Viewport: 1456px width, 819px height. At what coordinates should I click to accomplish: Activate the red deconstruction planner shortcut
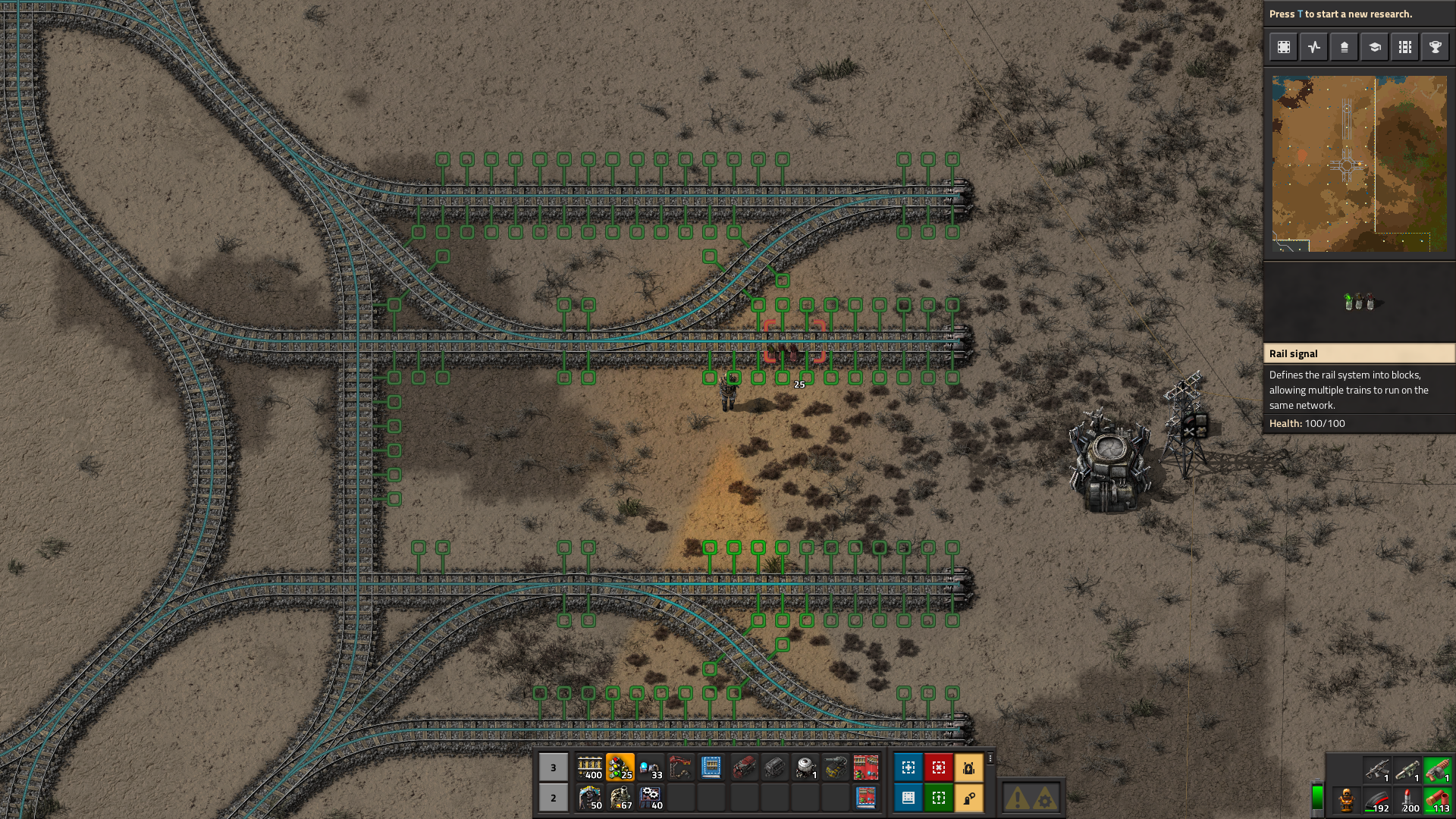pyautogui.click(x=938, y=767)
